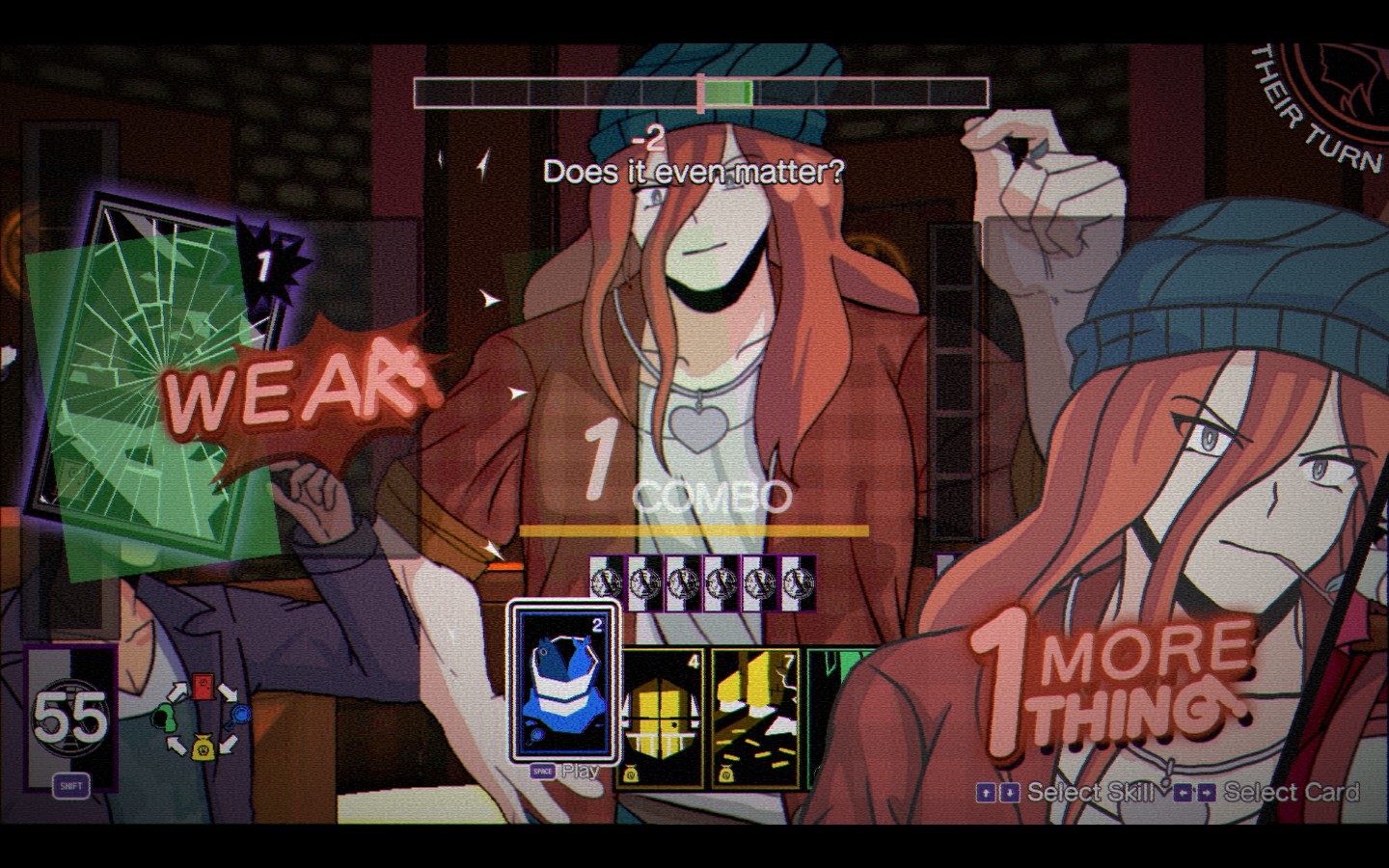Select the yellow money bag skill icon

click(203, 746)
